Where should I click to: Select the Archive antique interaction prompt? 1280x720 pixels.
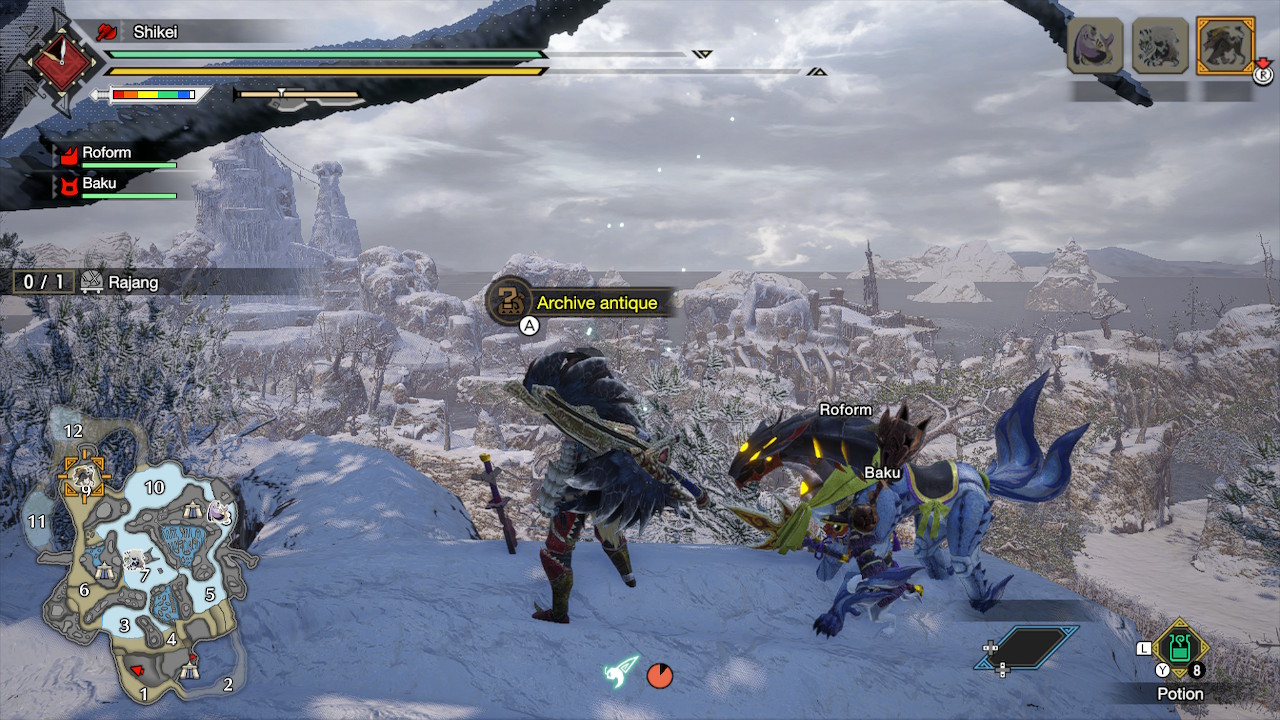pos(578,302)
